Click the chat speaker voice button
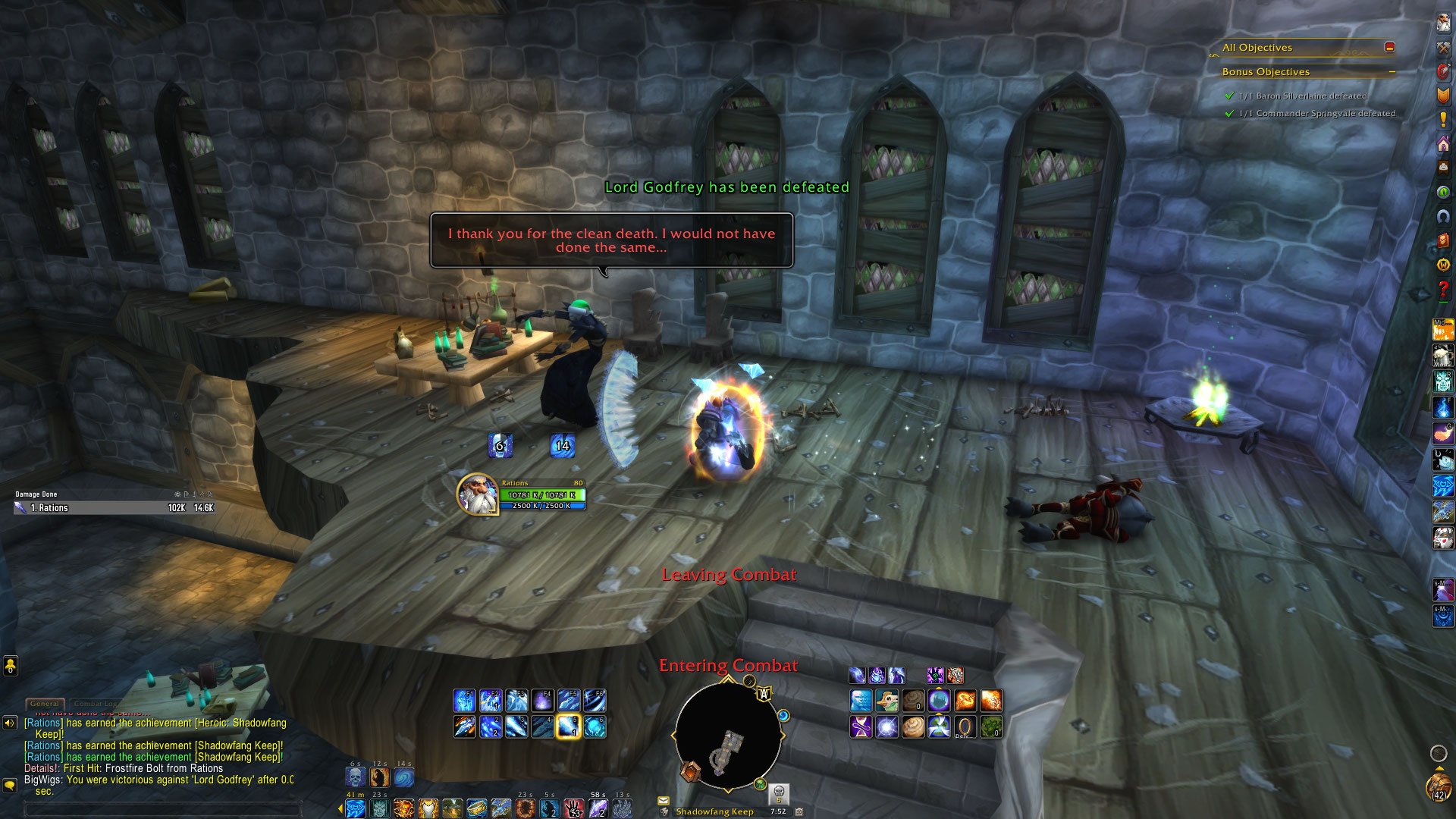Screen dimensions: 1456x819 10,723
